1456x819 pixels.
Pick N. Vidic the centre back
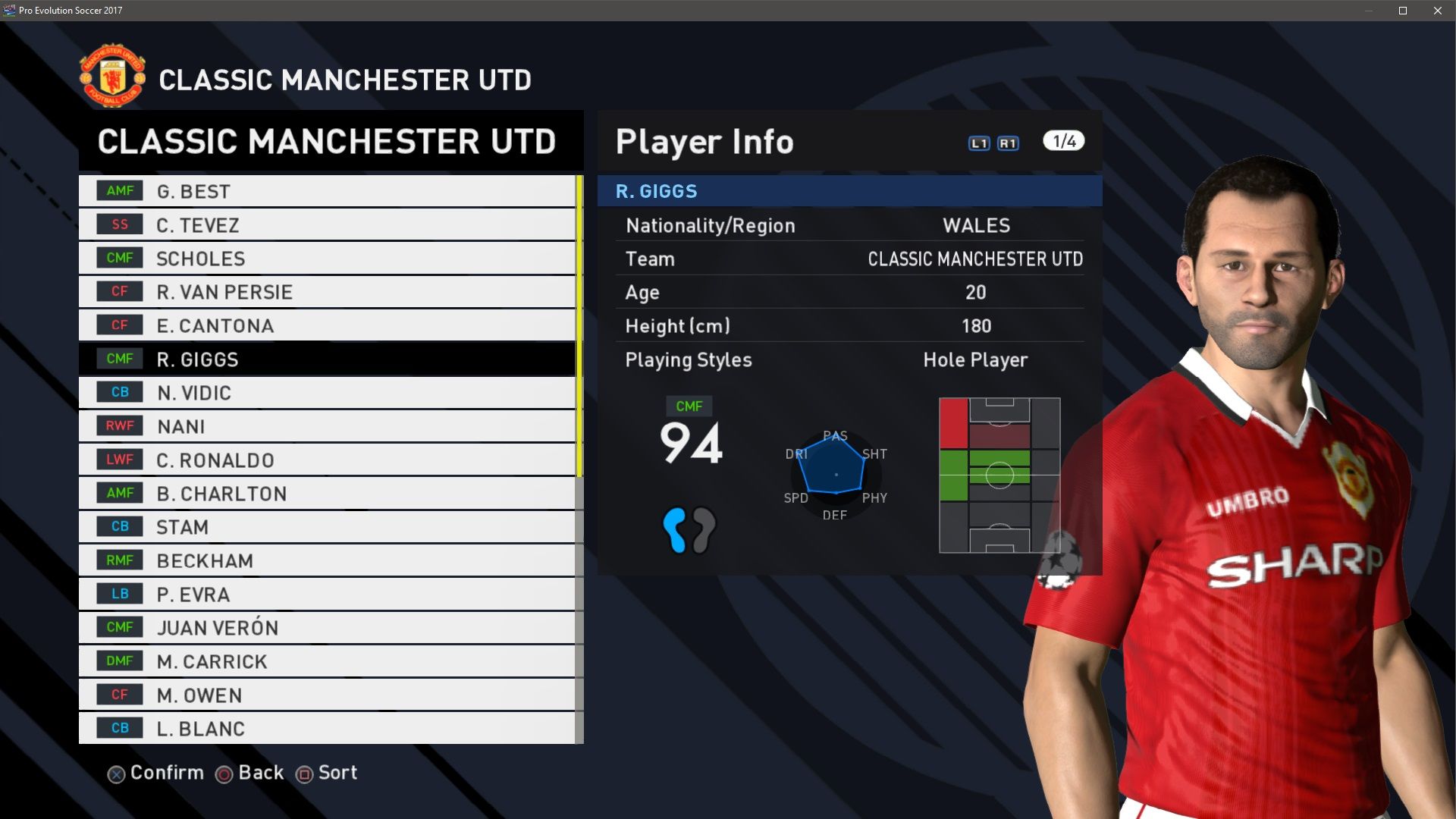pos(326,393)
